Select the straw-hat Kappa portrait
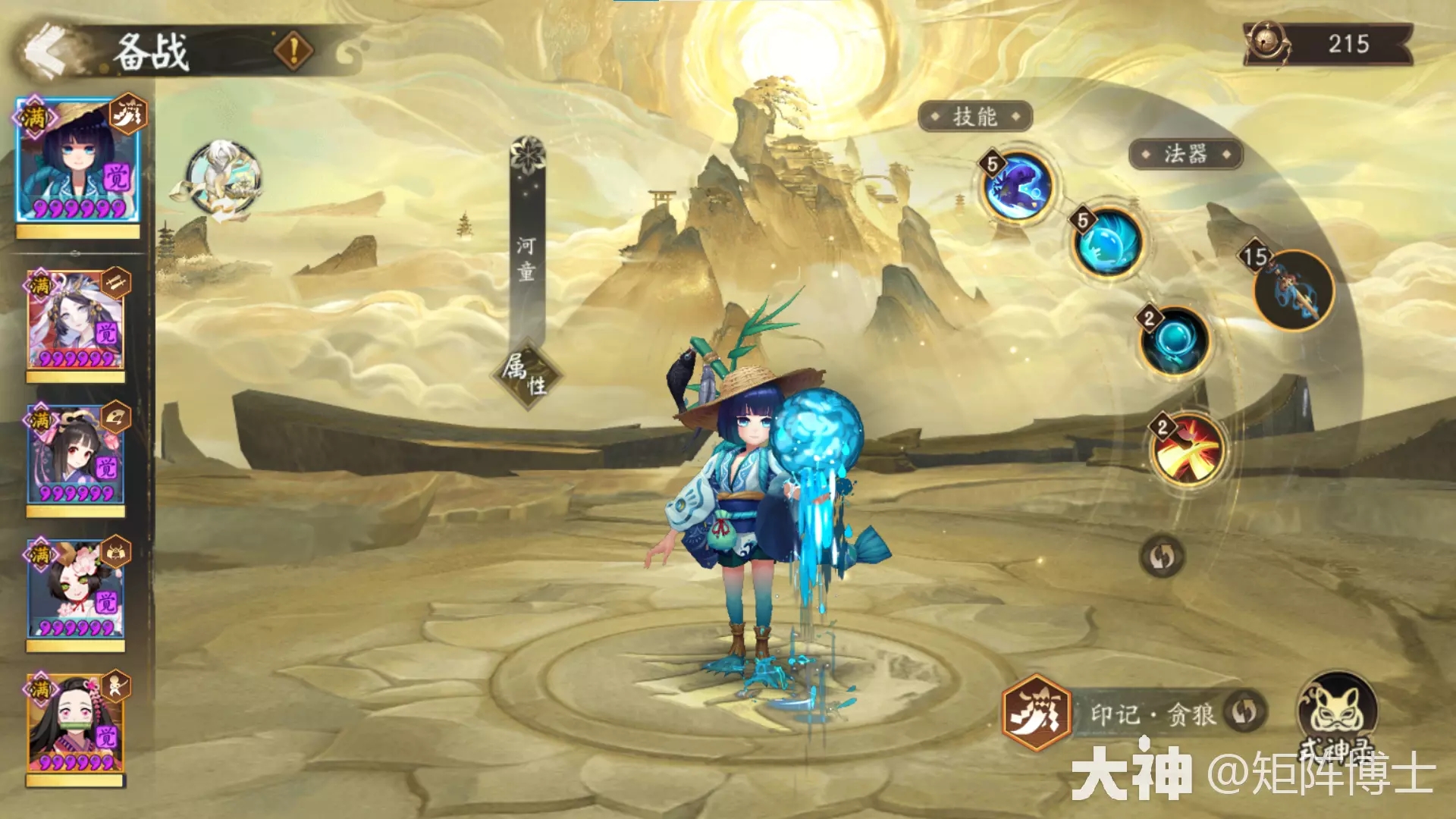 pyautogui.click(x=77, y=162)
